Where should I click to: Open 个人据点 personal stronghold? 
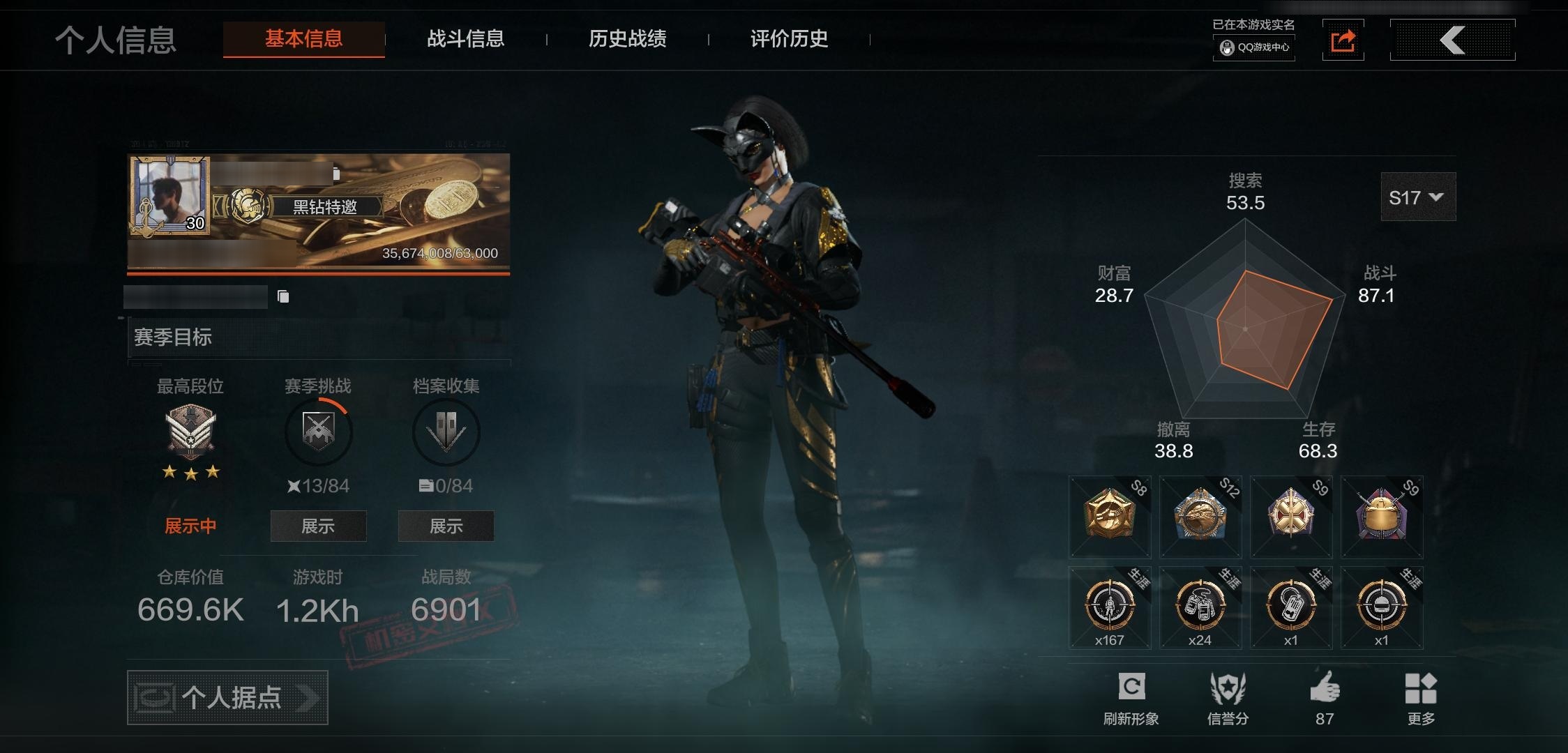point(227,697)
